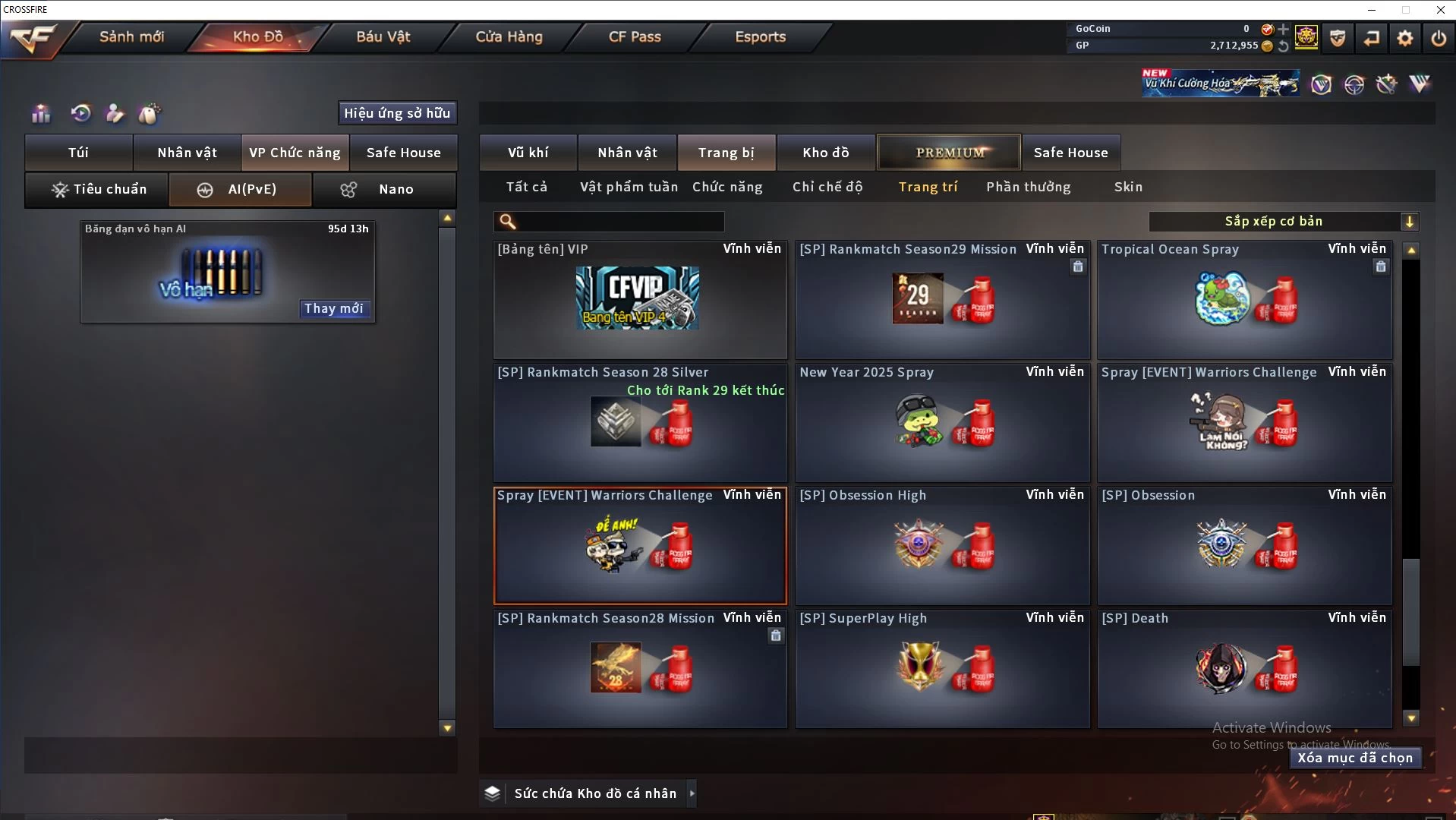Screen dimensions: 1456x820
Task: Show the Chức năng sub-category
Action: pyautogui.click(x=727, y=187)
